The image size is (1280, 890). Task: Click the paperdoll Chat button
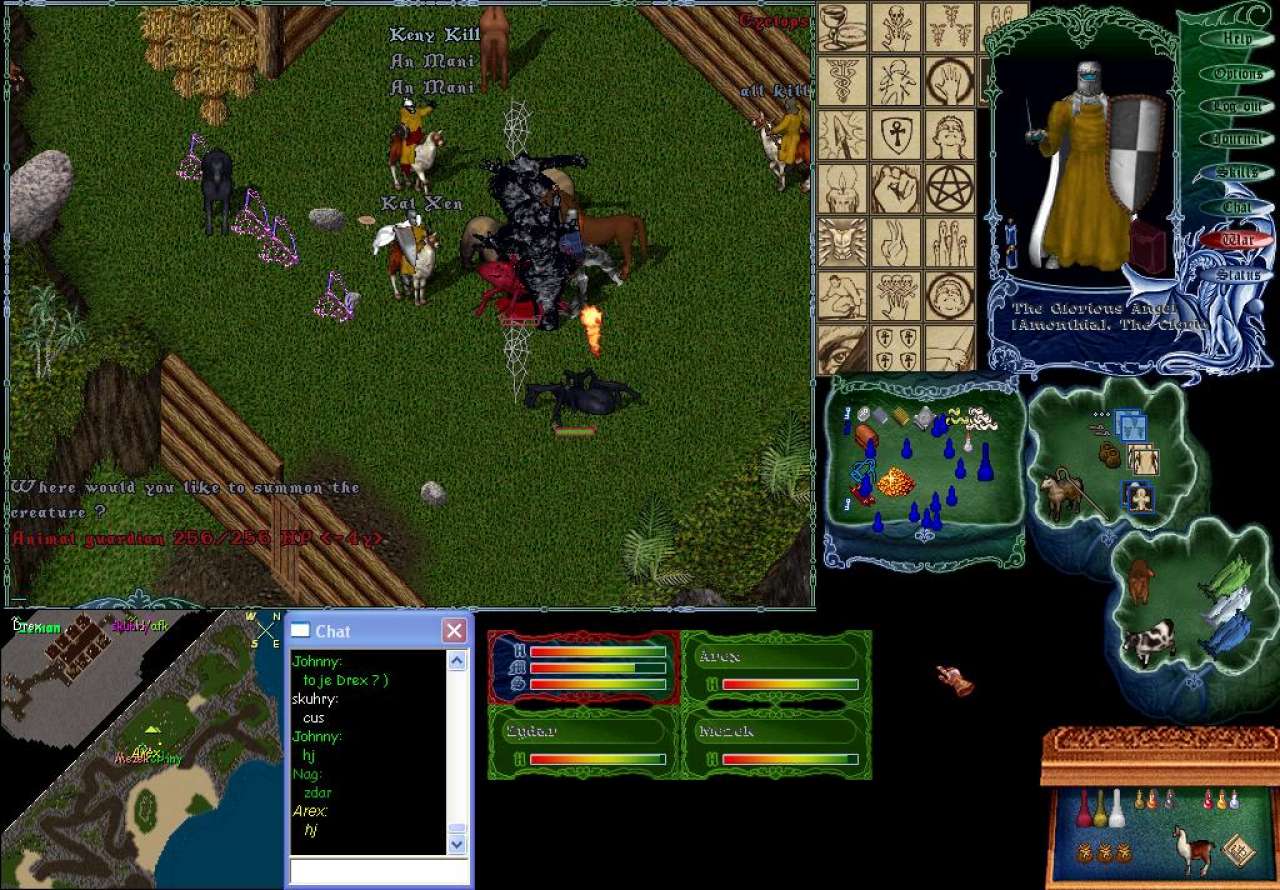[x=1237, y=207]
